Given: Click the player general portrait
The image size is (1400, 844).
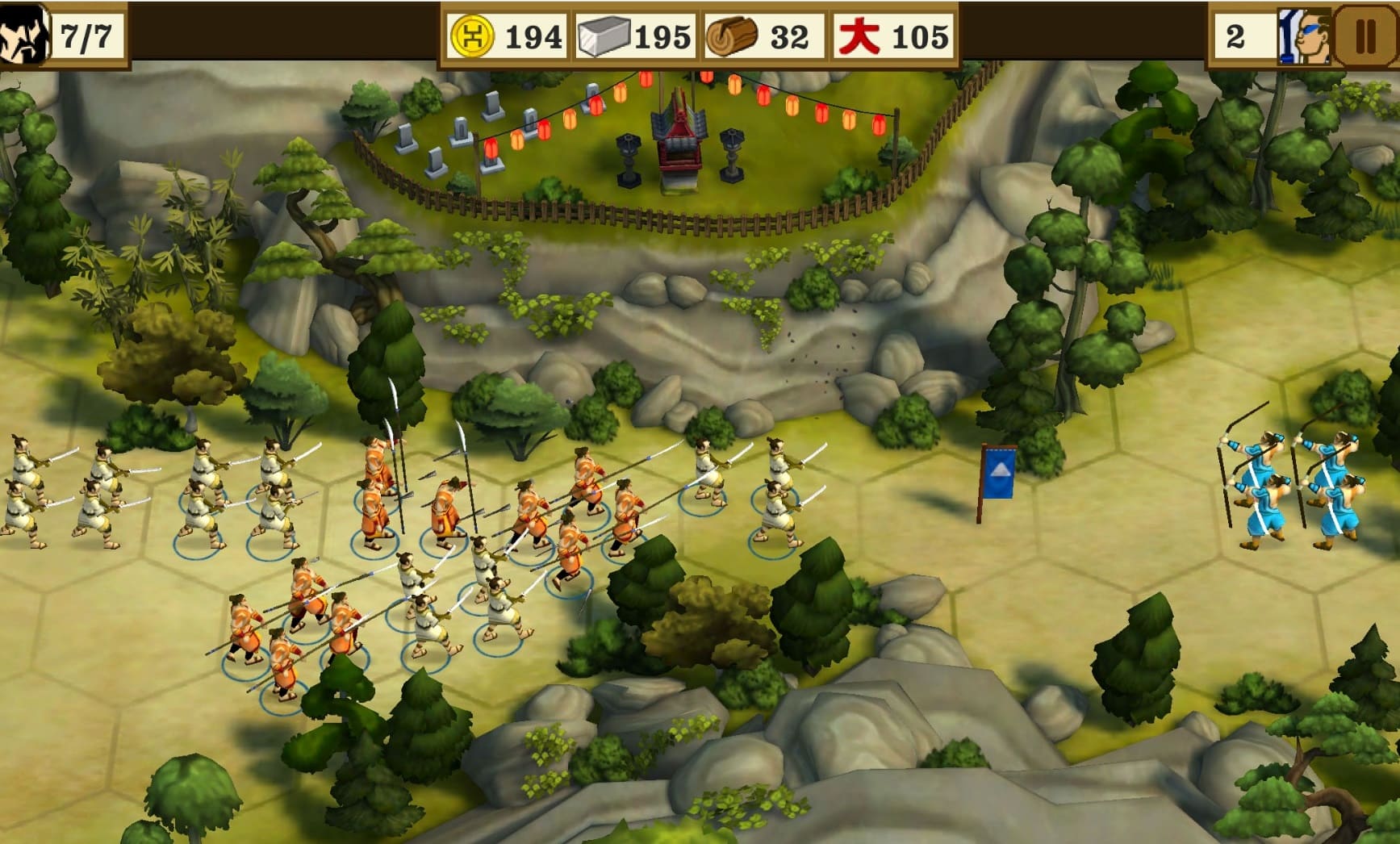Looking at the screenshot, I should pos(23,34).
